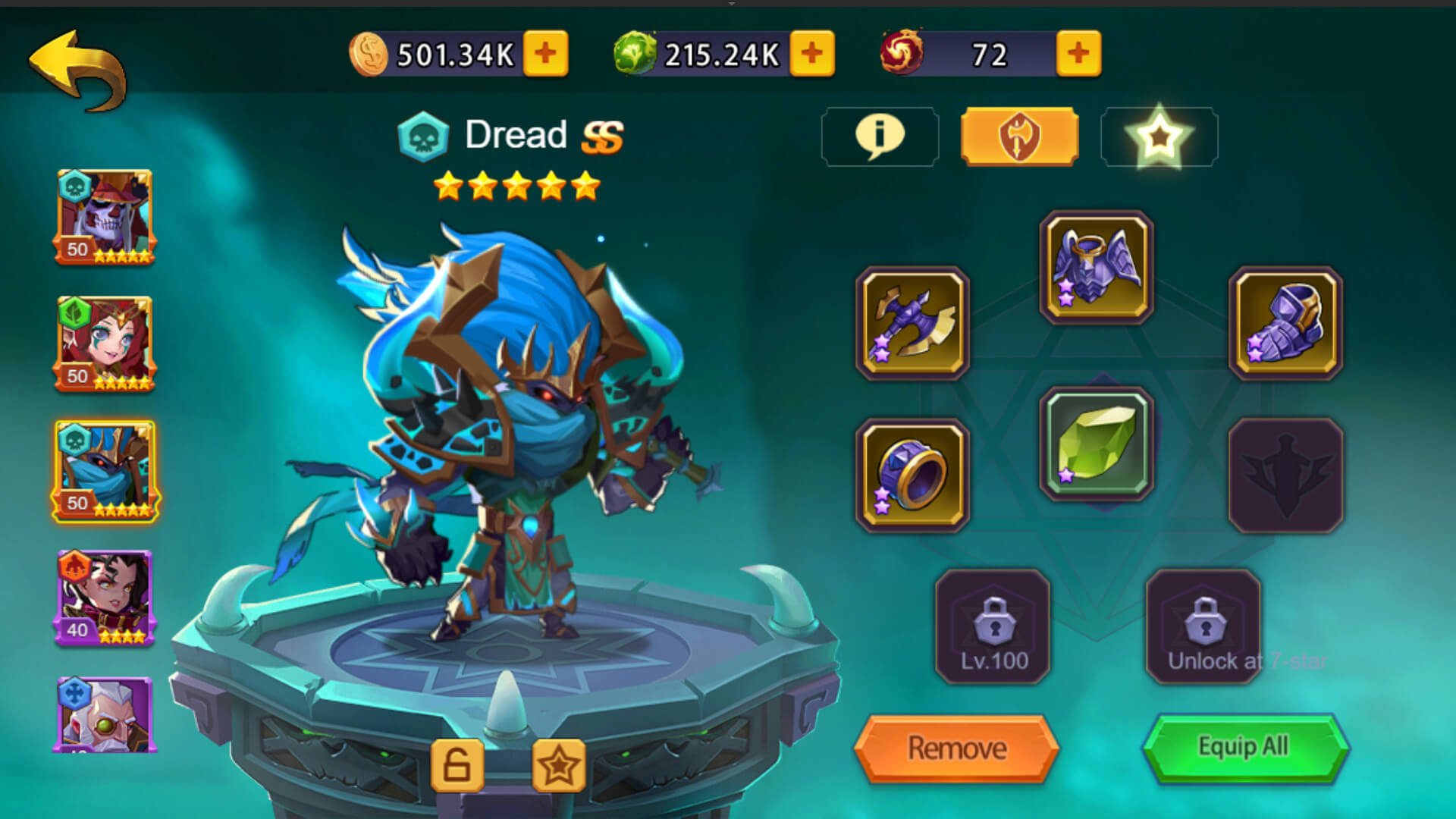Image resolution: width=1456 pixels, height=819 pixels.
Task: Toggle the hero lock padlock button
Action: click(457, 766)
